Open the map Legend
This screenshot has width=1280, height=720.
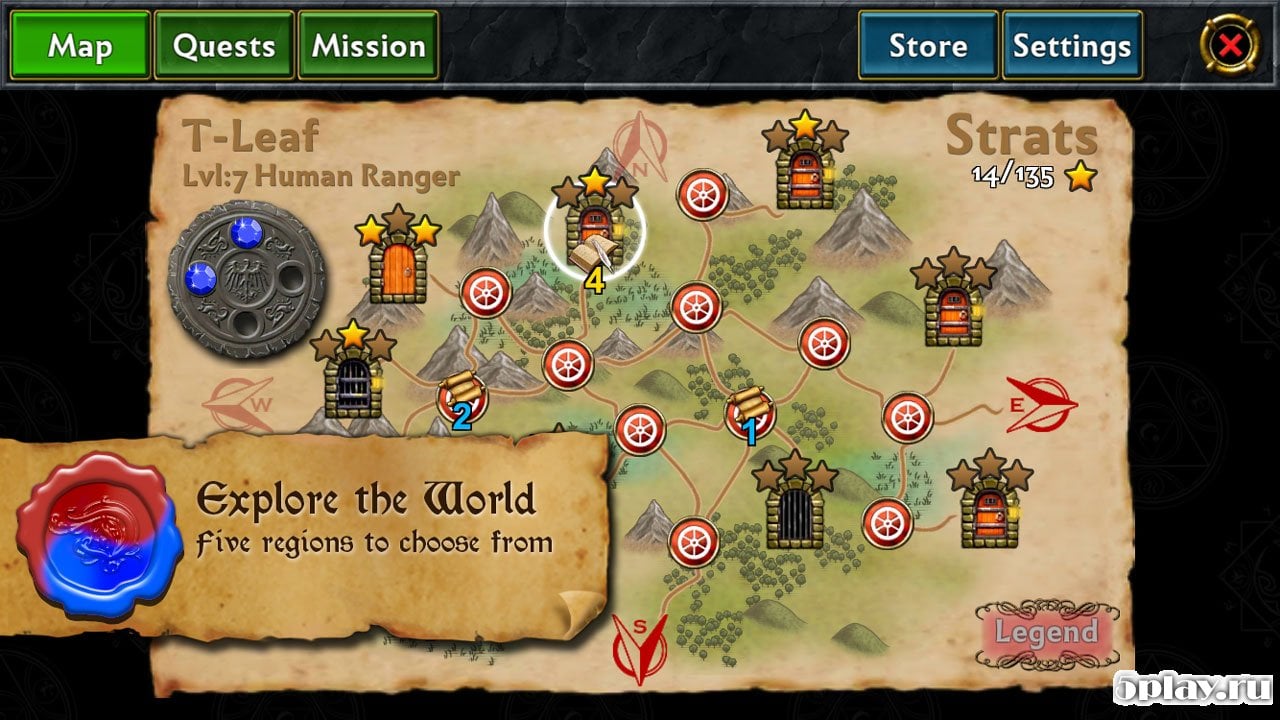1046,633
